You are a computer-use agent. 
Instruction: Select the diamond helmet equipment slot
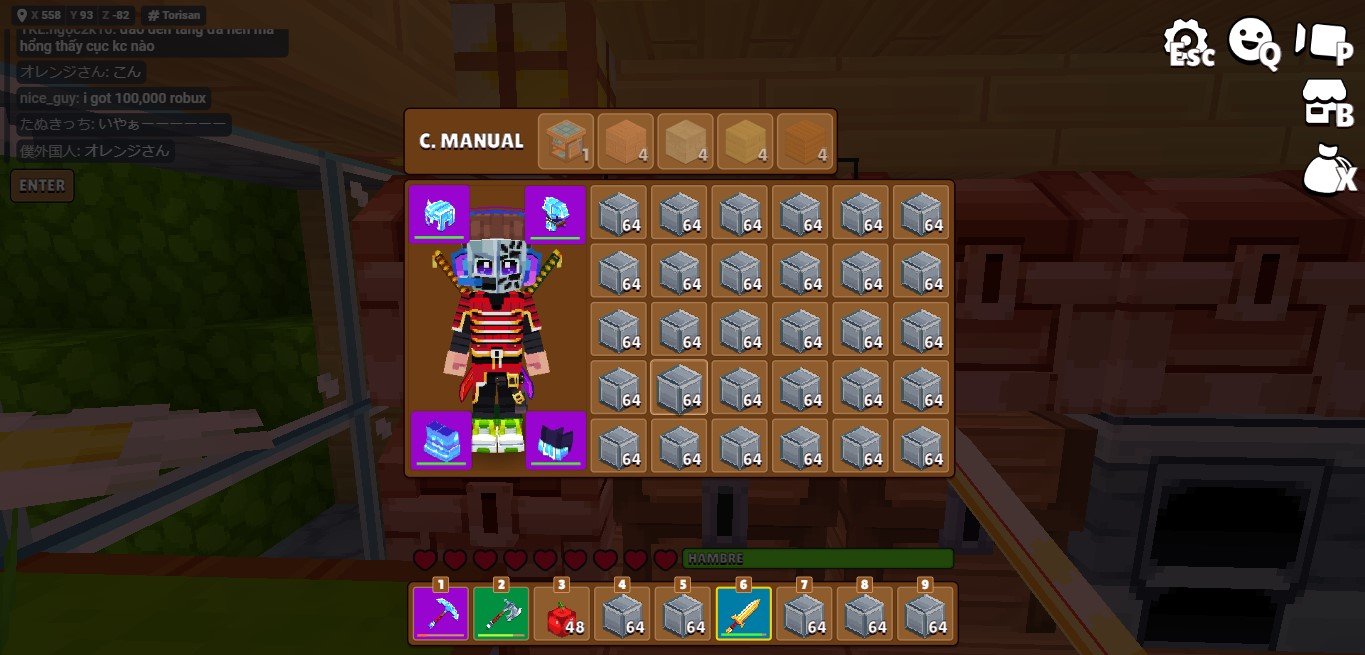pyautogui.click(x=439, y=214)
